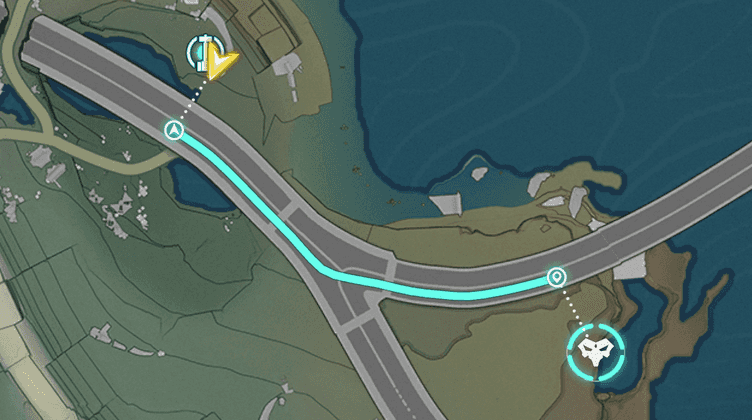This screenshot has height=420, width=752.
Task: Select the skull boss marker on the map
Action: [x=597, y=349]
